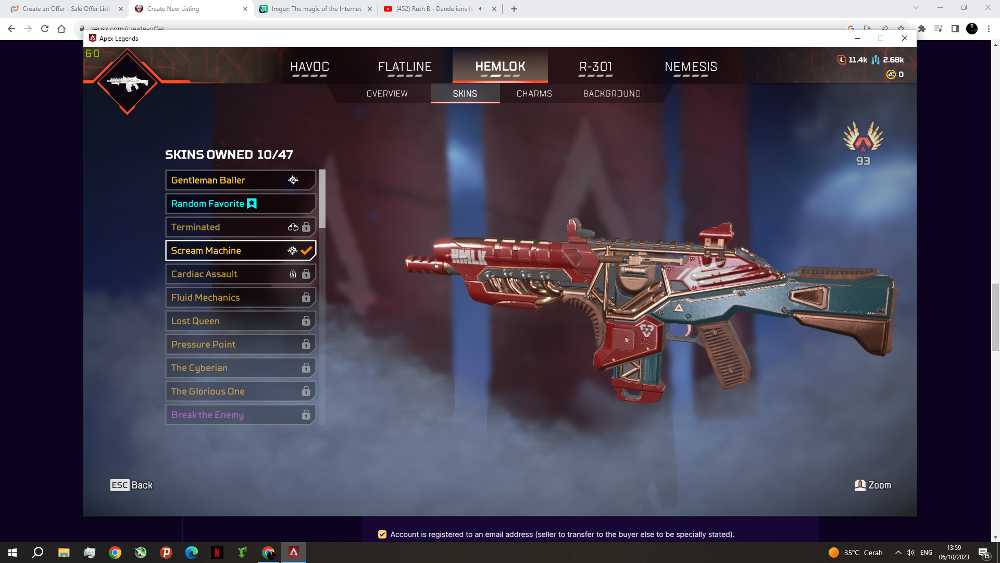Choose the Random Favorite skin option
This screenshot has height=563, width=1000.
pos(240,204)
